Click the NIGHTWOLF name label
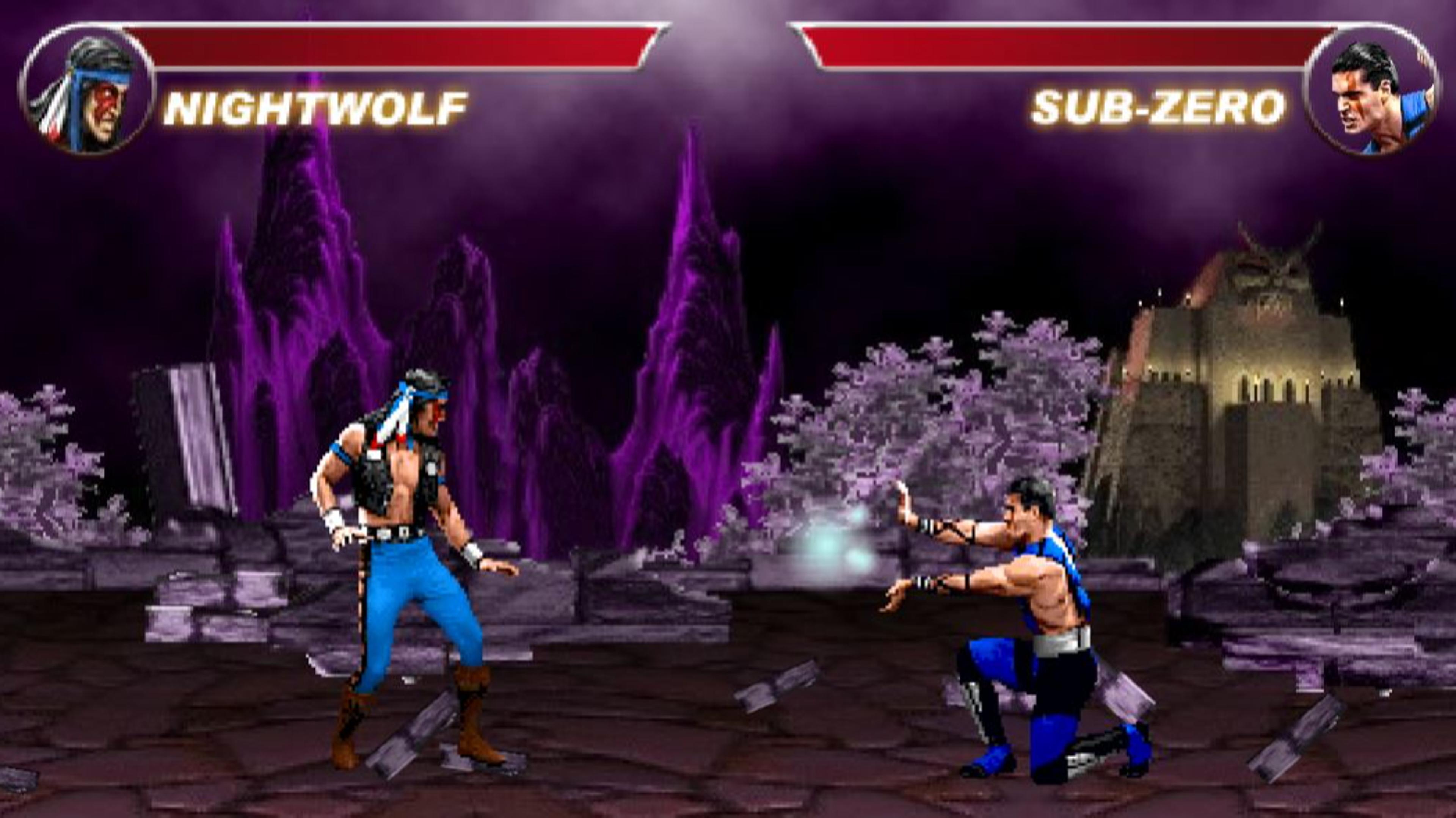This screenshot has height=818, width=1456. (x=317, y=107)
